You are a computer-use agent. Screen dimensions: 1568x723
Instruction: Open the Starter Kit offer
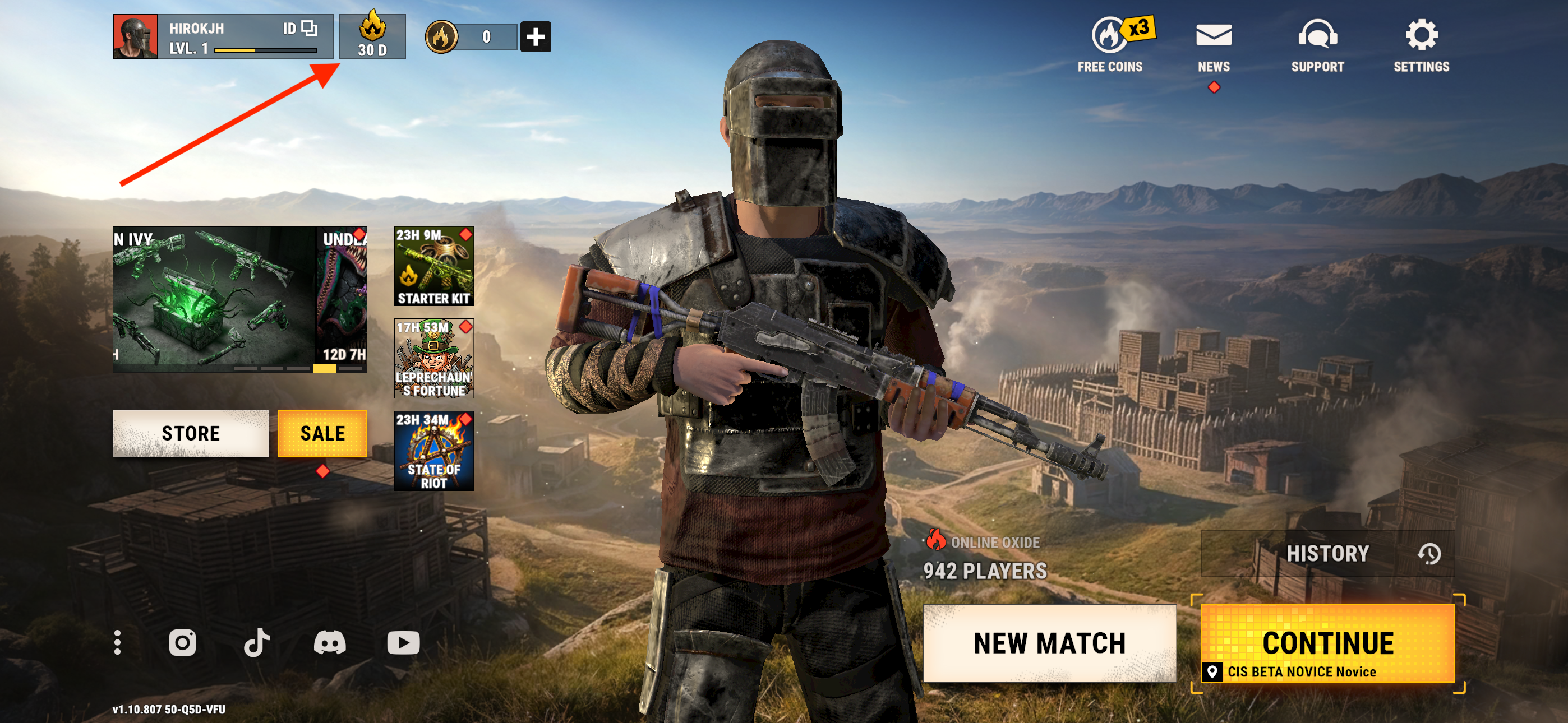(434, 266)
